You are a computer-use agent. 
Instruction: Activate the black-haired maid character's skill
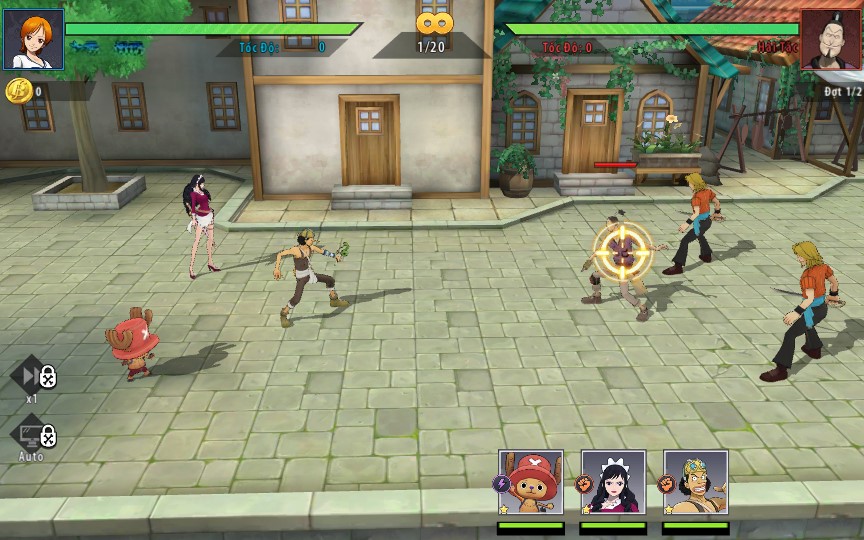[613, 483]
